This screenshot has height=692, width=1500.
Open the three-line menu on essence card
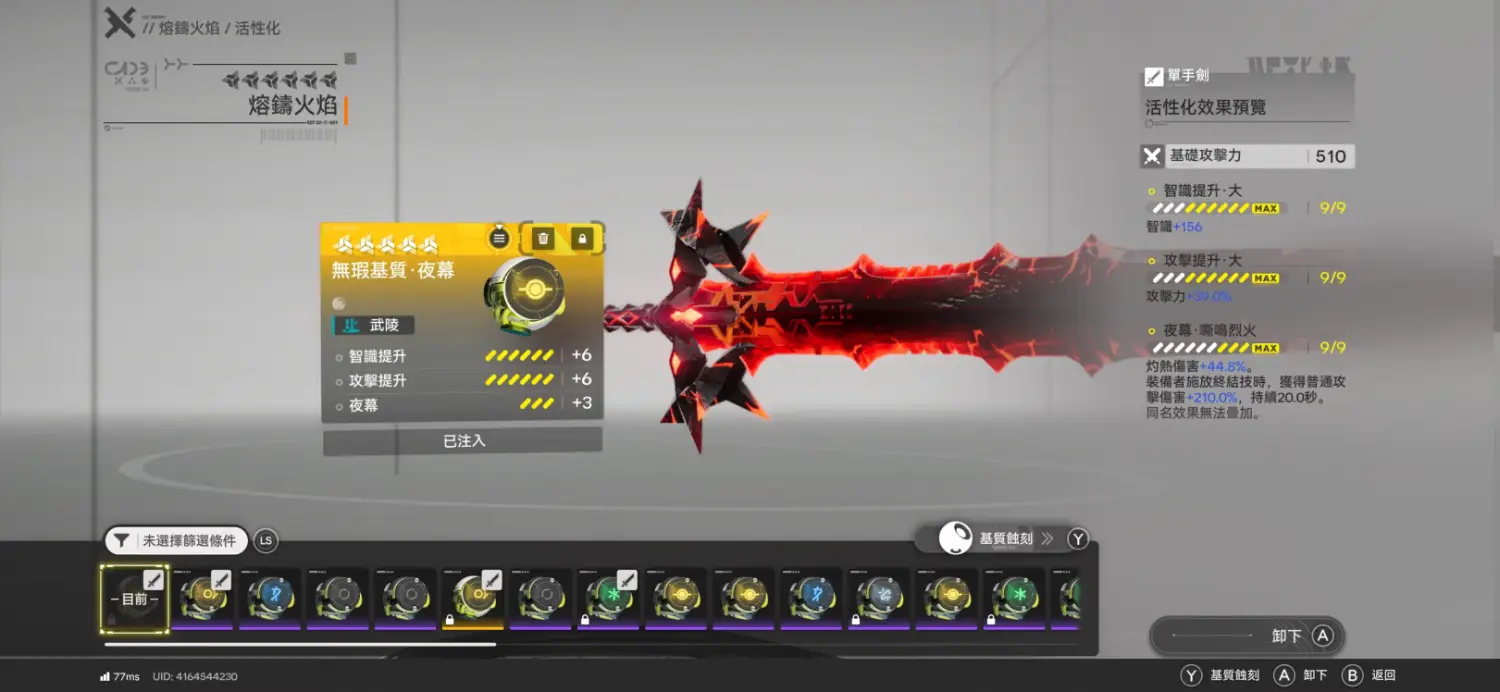tap(499, 238)
